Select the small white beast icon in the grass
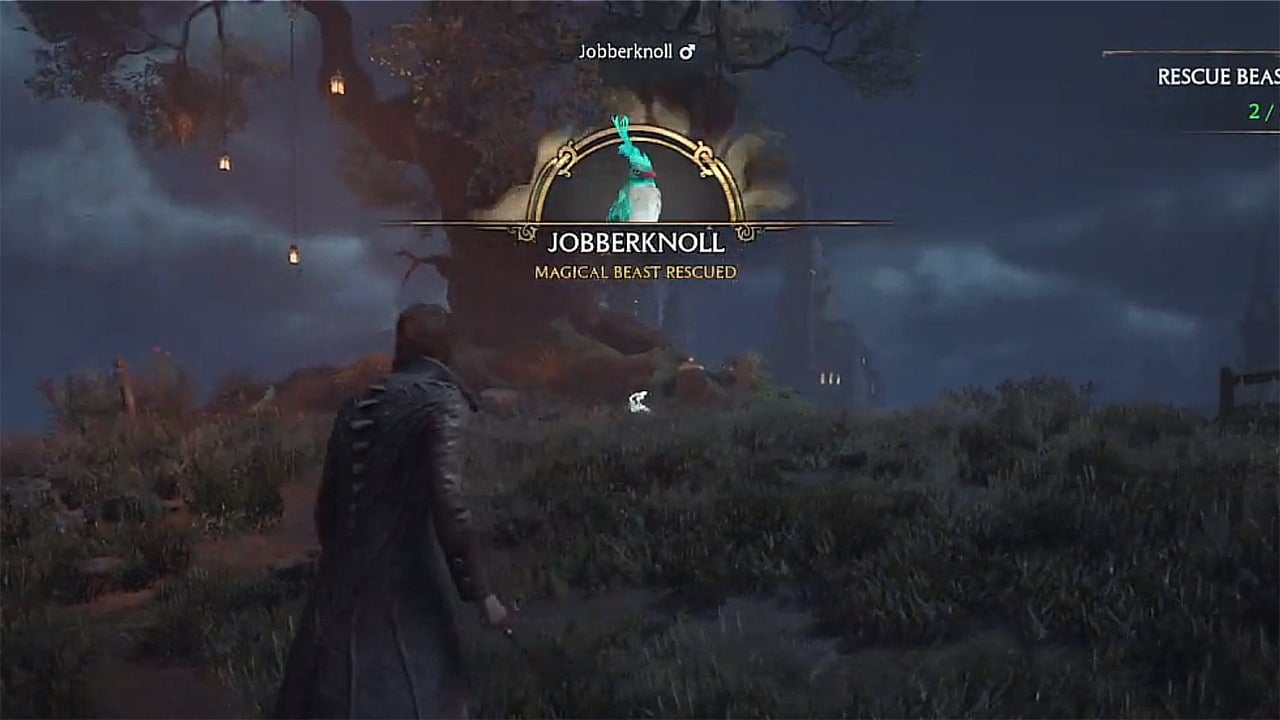The image size is (1280, 720). click(x=638, y=400)
